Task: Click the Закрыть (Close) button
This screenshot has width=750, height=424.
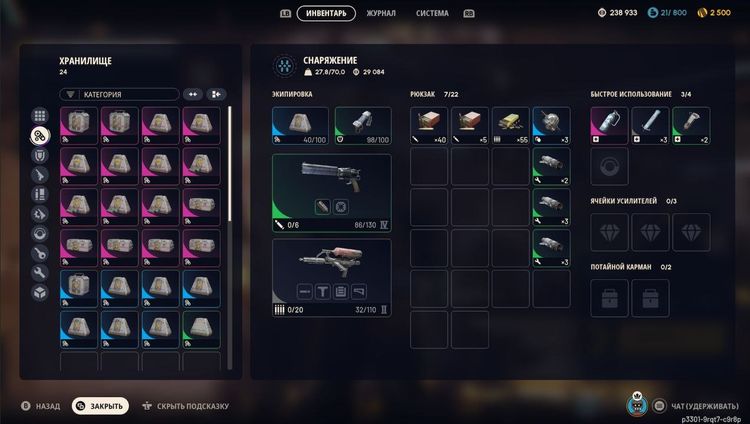Action: pos(100,406)
